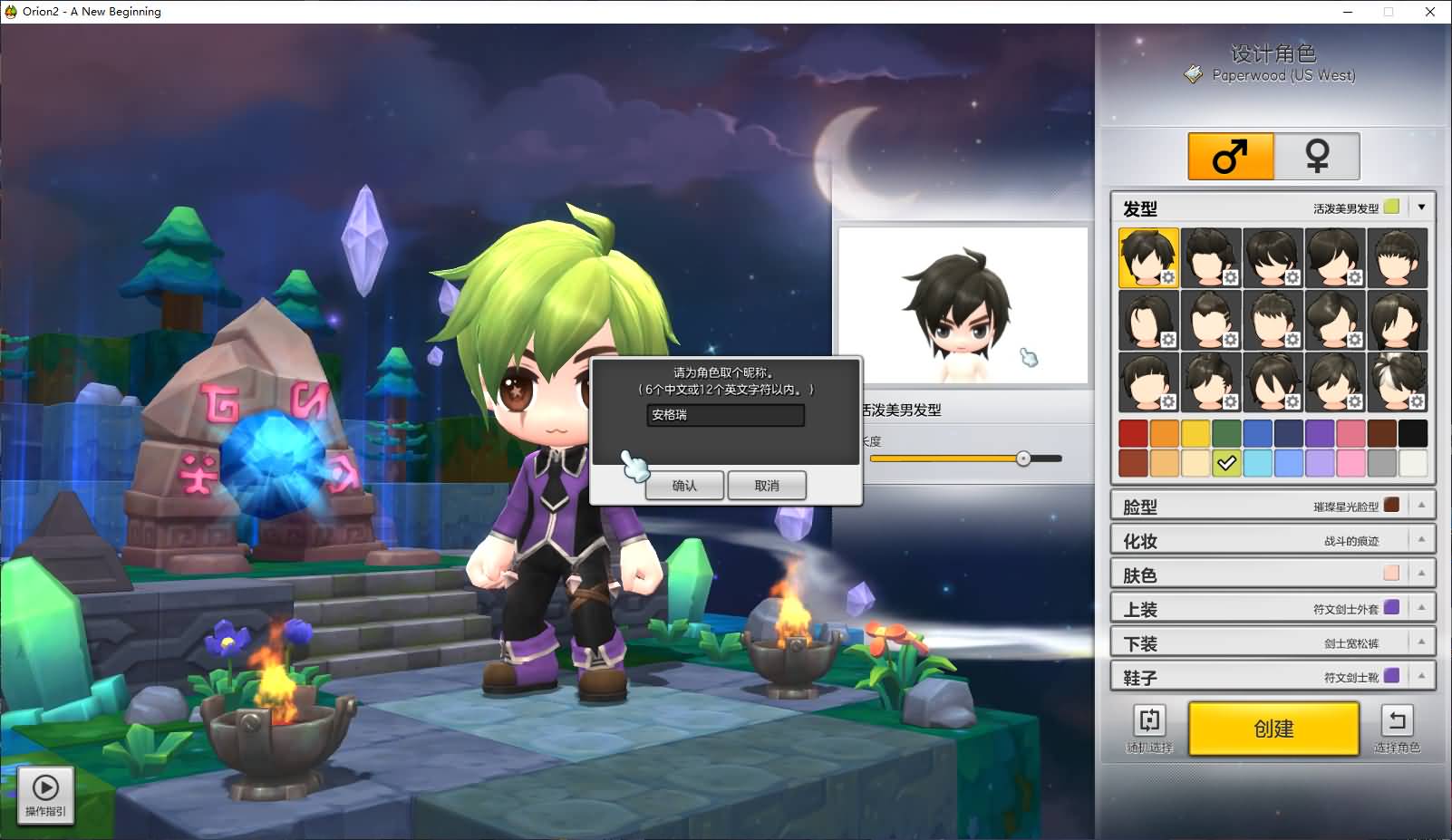Image resolution: width=1452 pixels, height=840 pixels.
Task: Click the select character icon above 选择角色
Action: click(1397, 721)
